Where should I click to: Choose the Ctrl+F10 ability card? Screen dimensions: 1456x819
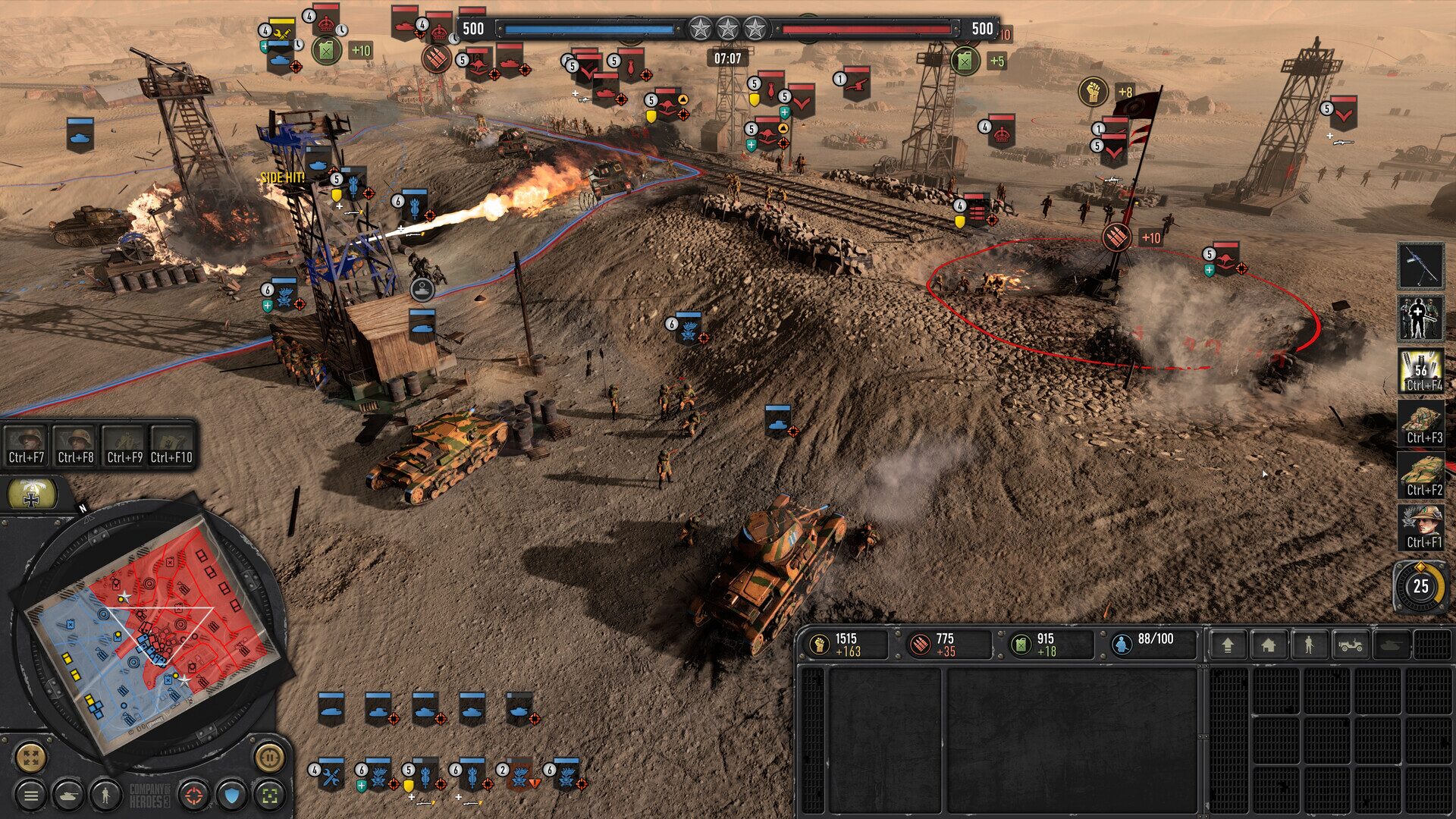coord(171,444)
